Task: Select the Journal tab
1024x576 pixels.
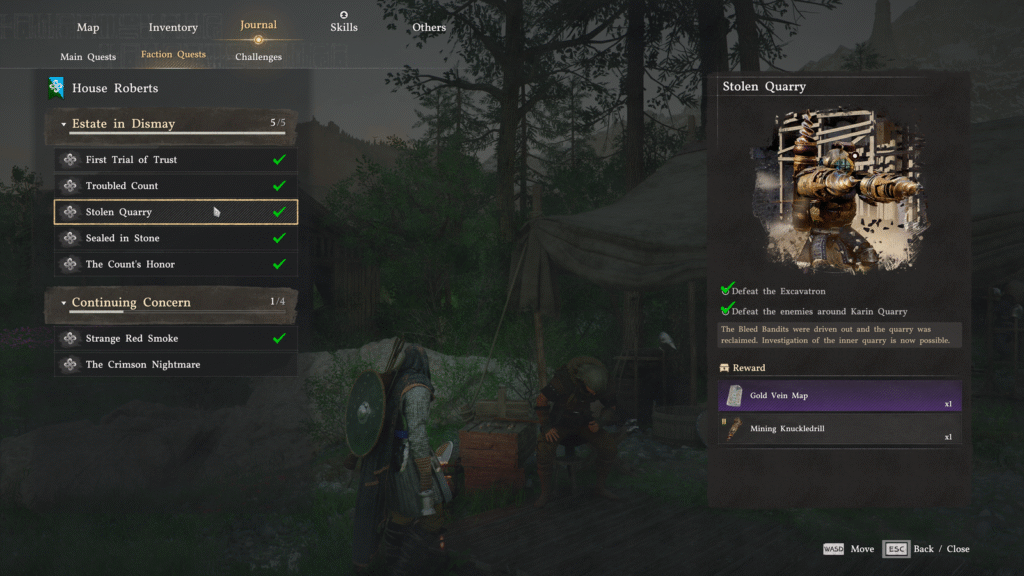Action: (x=258, y=25)
